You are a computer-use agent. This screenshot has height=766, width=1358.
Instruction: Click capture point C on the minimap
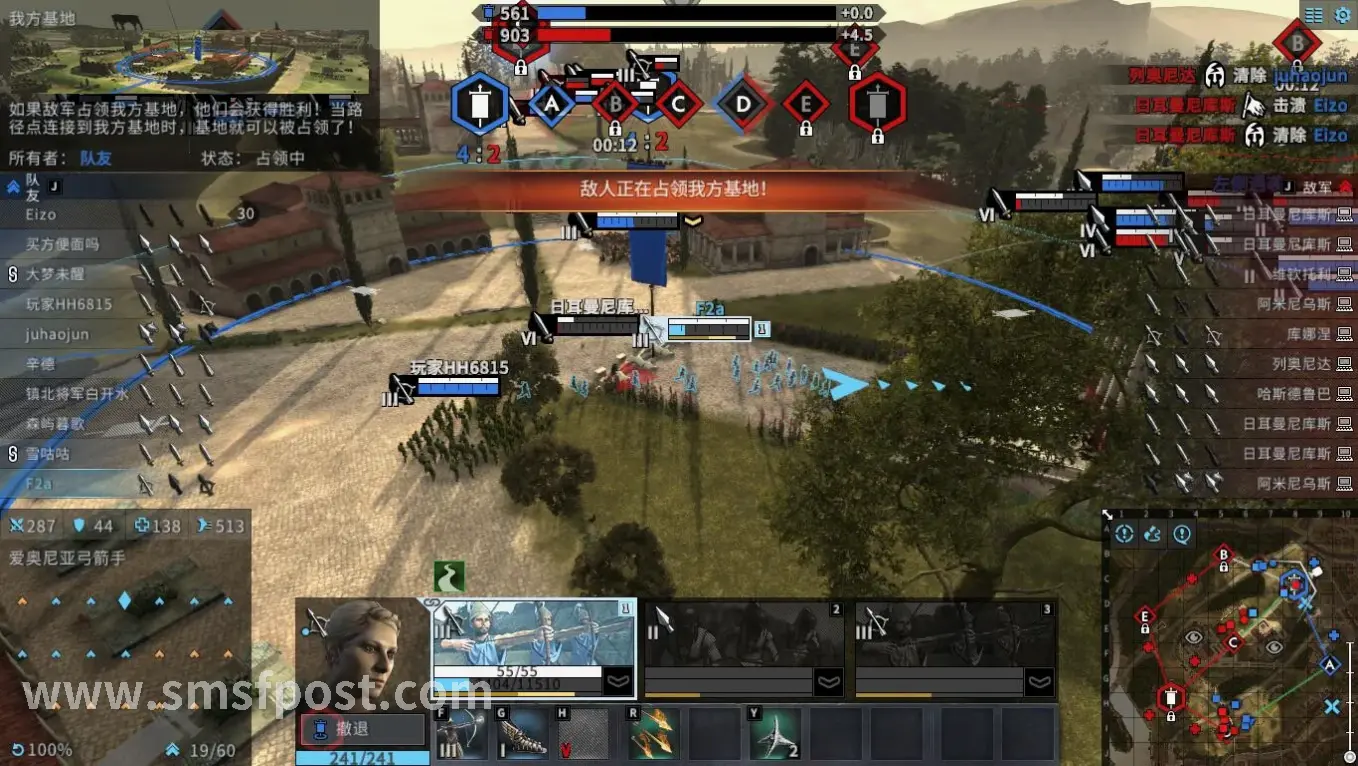[1233, 642]
